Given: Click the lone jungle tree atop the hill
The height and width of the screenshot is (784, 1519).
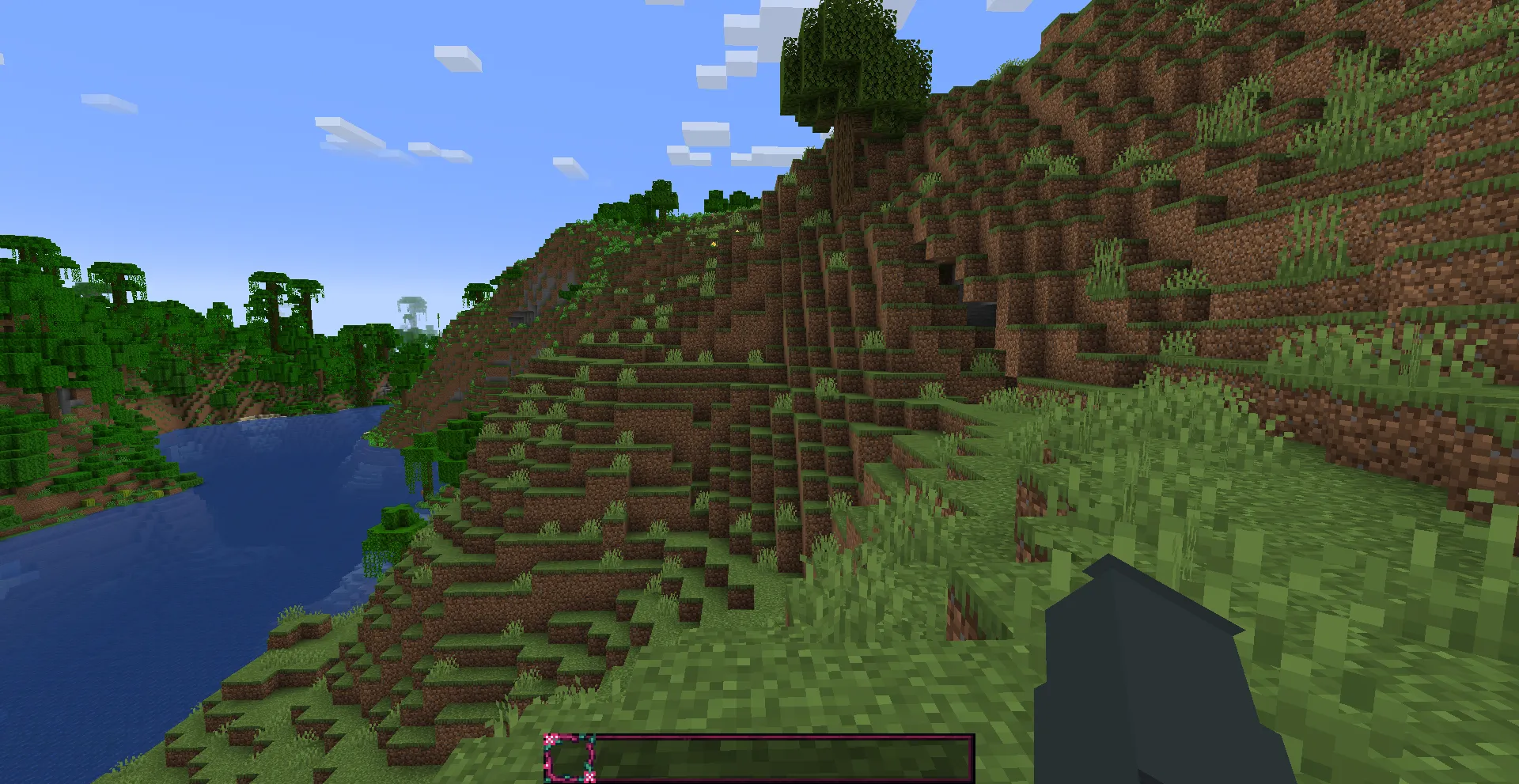Looking at the screenshot, I should pos(854,63).
